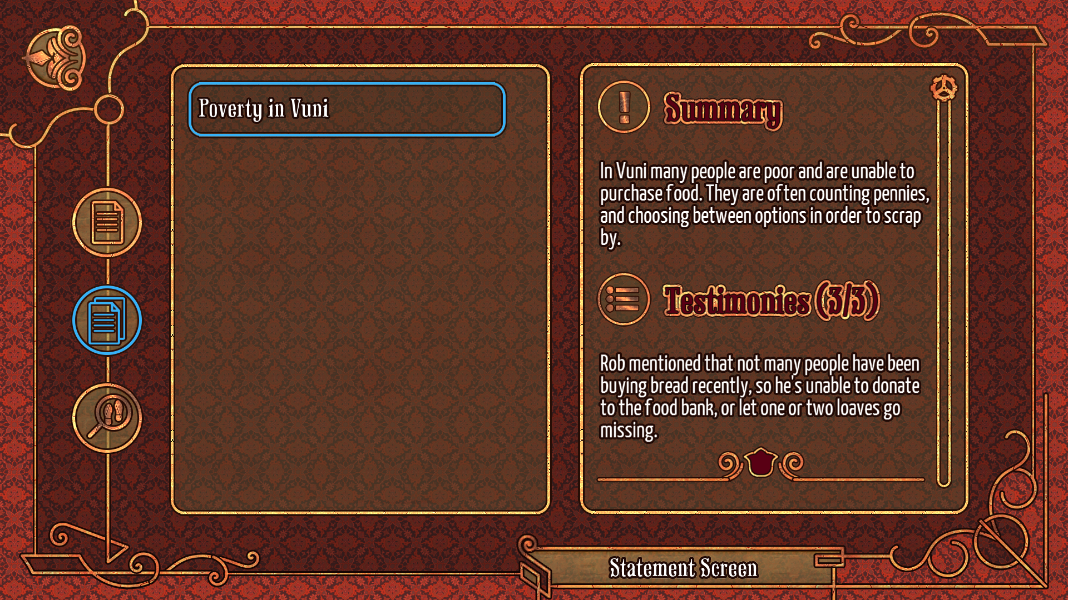This screenshot has width=1068, height=600.
Task: Open the single document tab
Action: [x=107, y=222]
